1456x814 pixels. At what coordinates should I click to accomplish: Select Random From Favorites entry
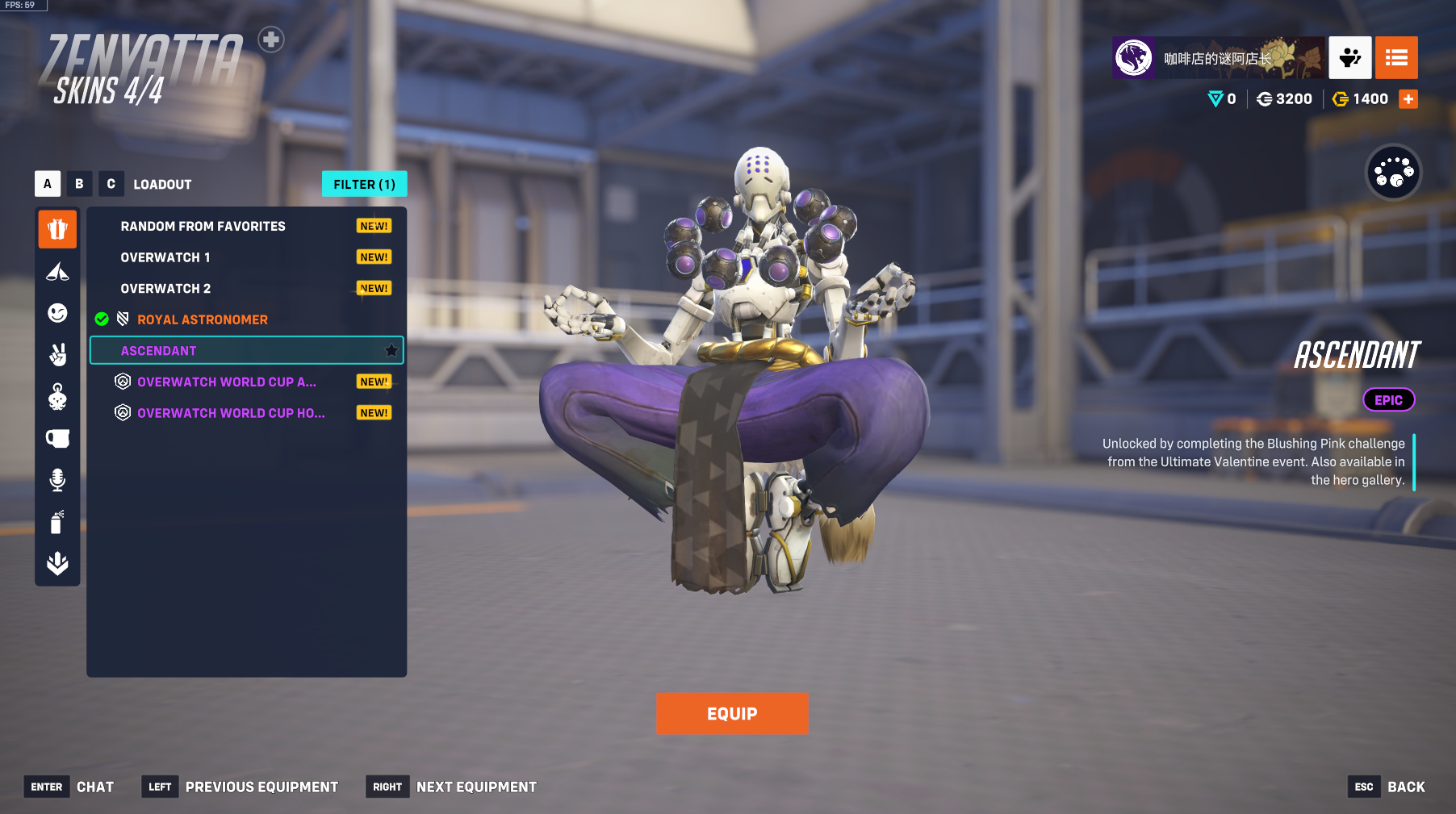click(203, 227)
